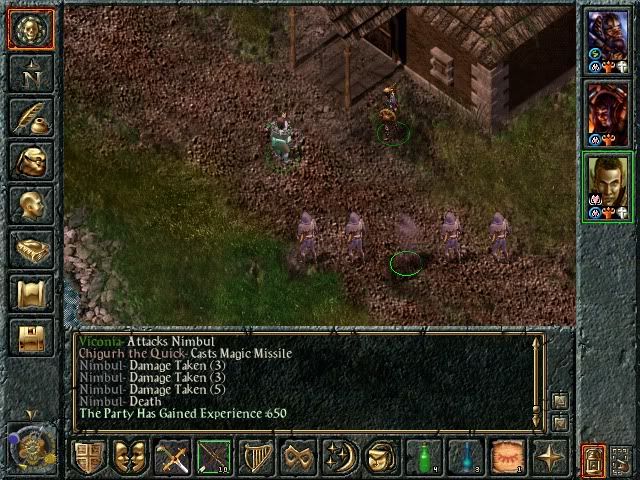
Task: Open the priest scroll screen
Action: [x=30, y=293]
